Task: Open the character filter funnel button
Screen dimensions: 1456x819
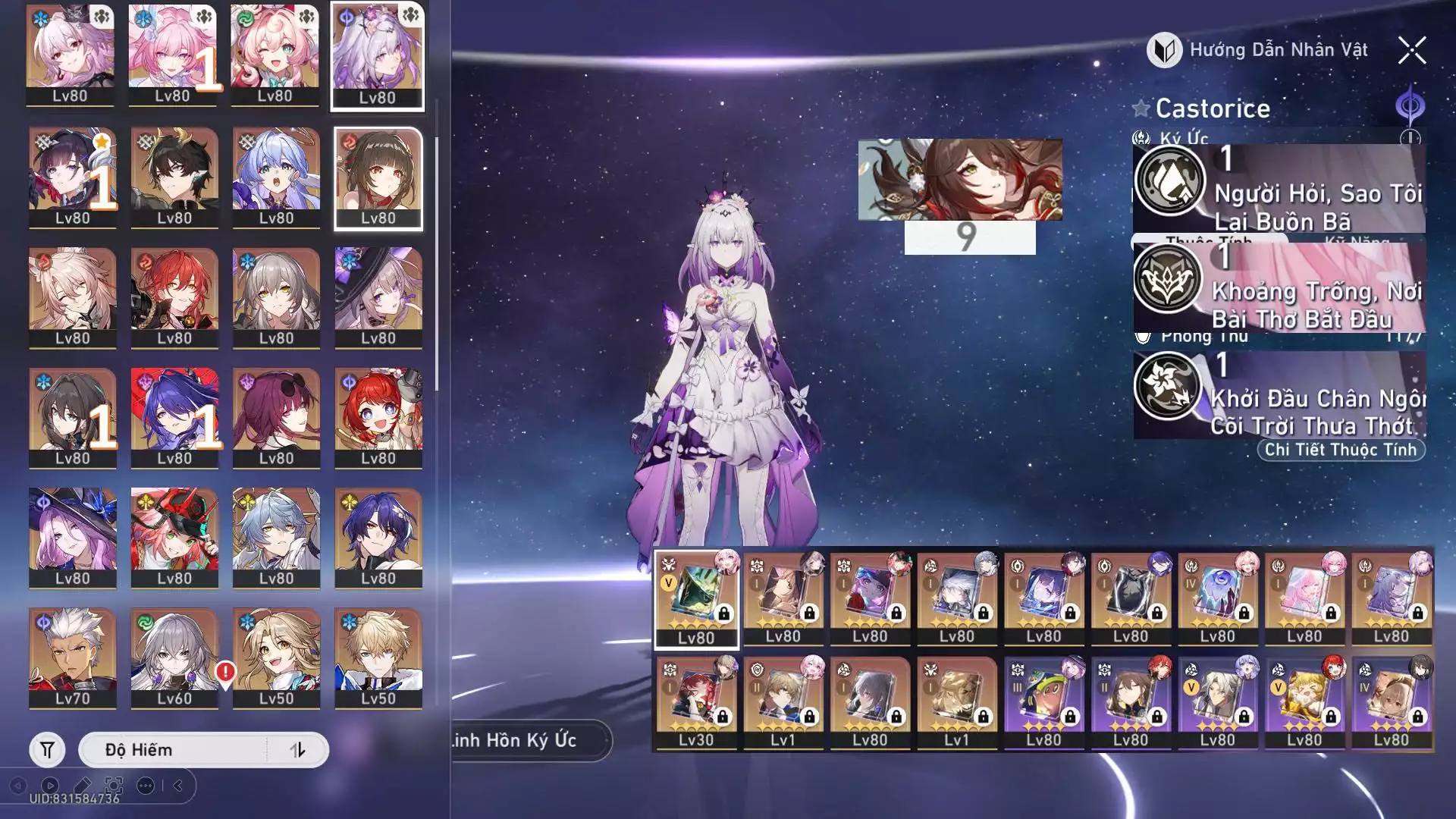Action: [47, 750]
